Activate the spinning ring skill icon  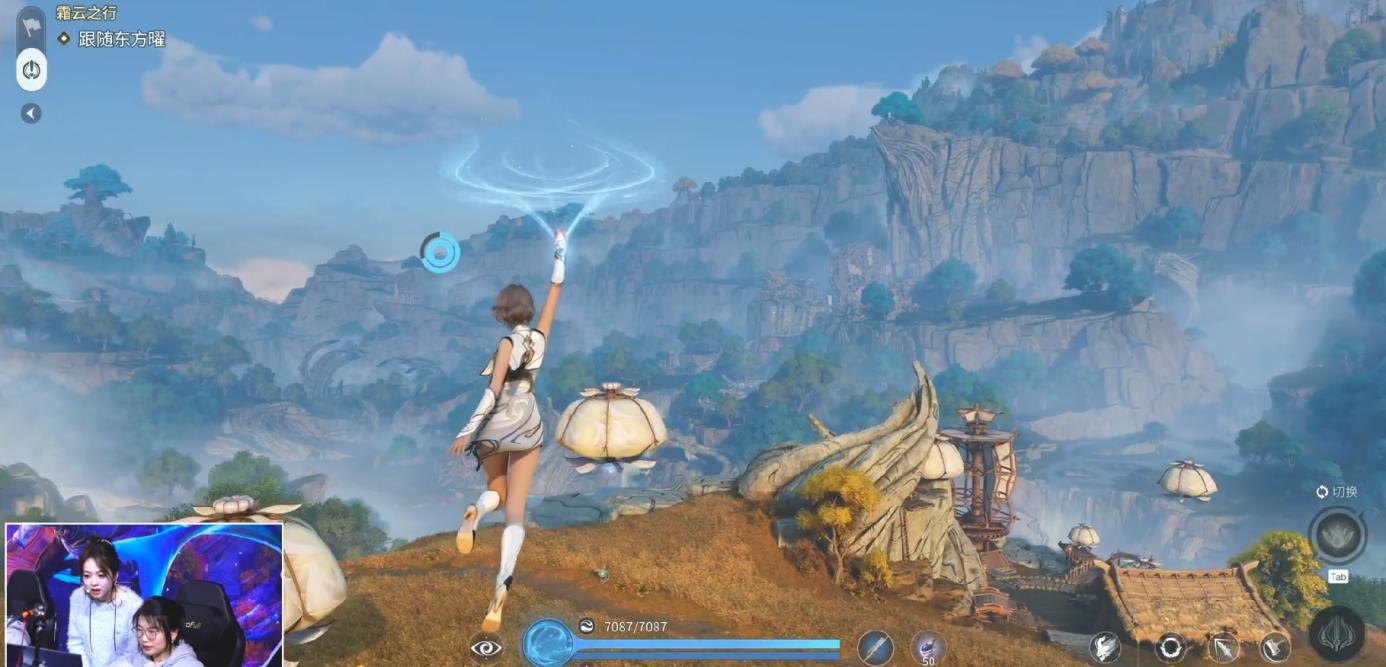(1170, 647)
